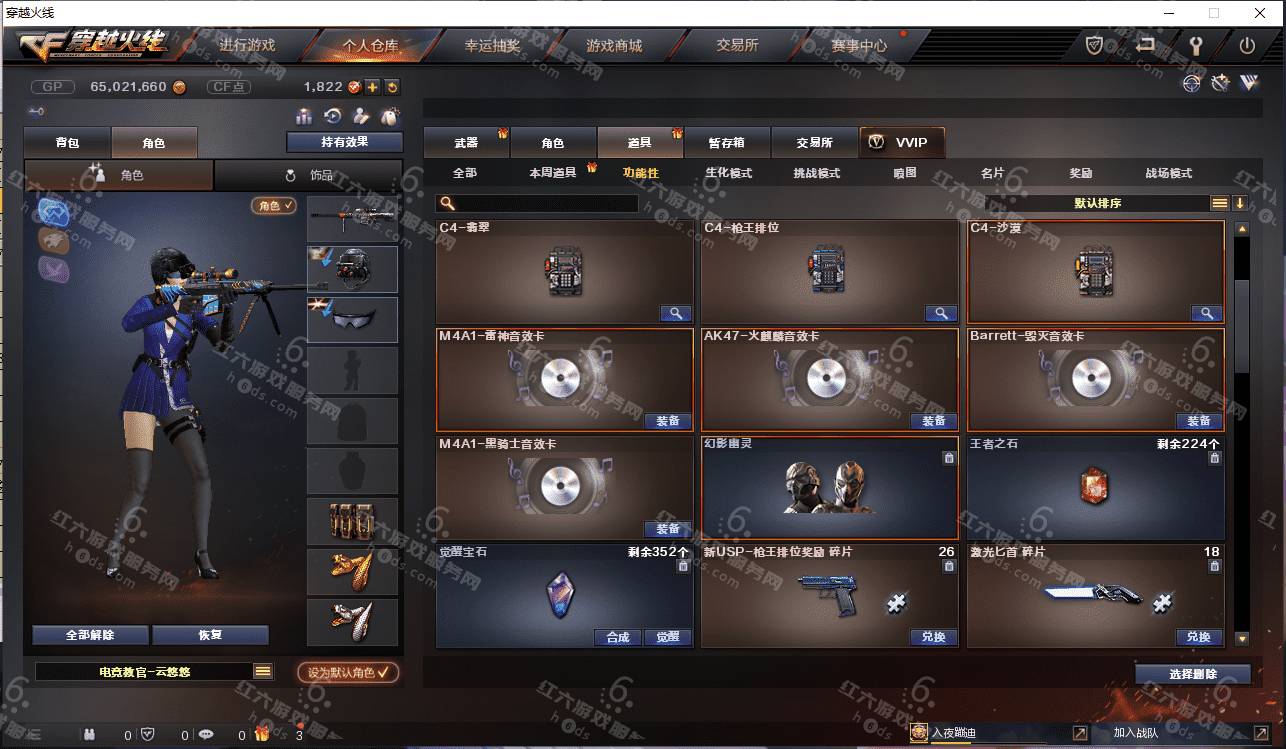Go to 幸运抽奖 lucky draw

[x=492, y=46]
